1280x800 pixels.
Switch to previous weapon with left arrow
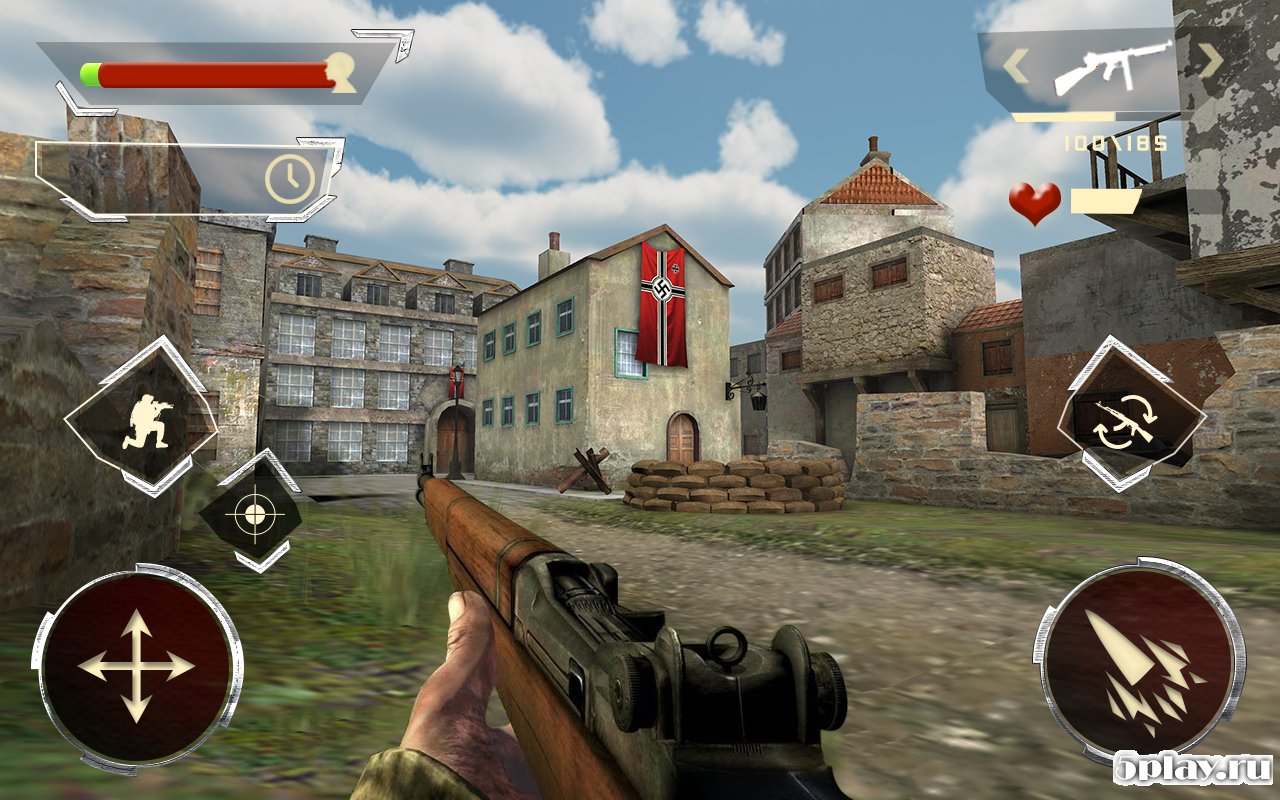1016,67
